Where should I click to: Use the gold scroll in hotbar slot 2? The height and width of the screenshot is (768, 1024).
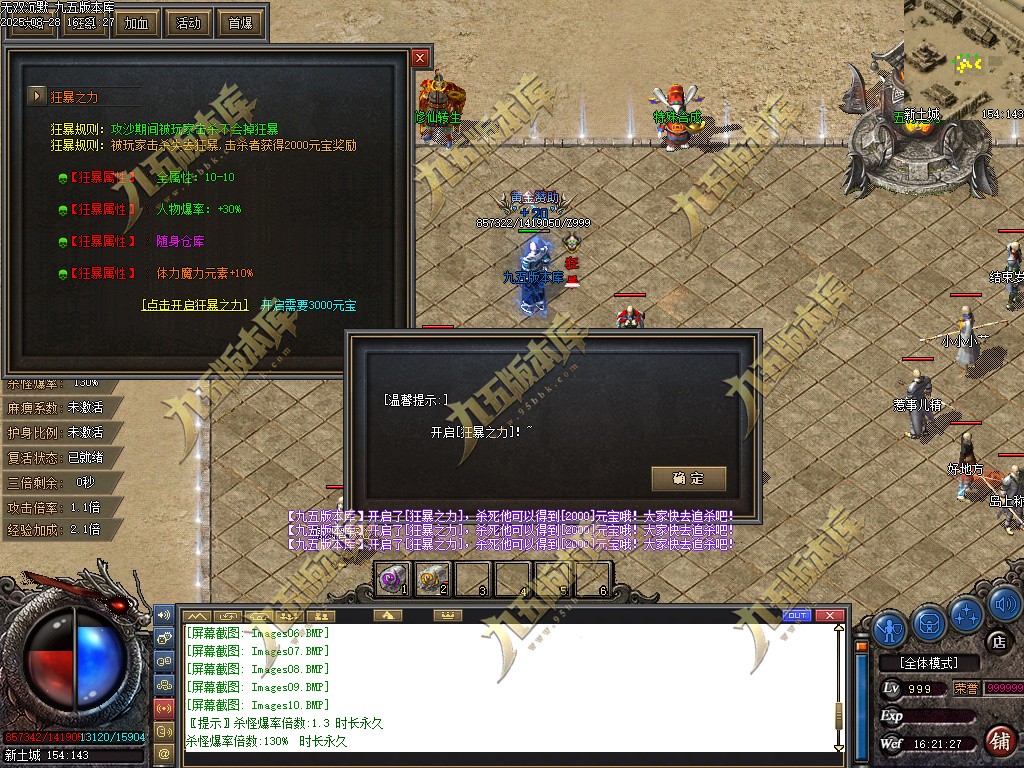(x=433, y=577)
